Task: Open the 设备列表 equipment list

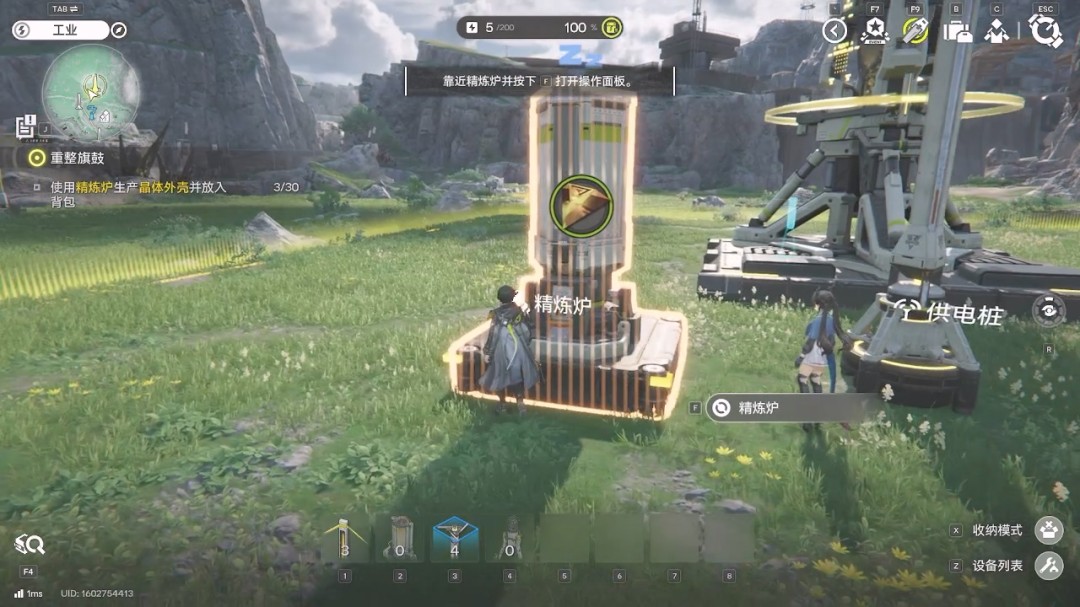Action: [x=1049, y=566]
